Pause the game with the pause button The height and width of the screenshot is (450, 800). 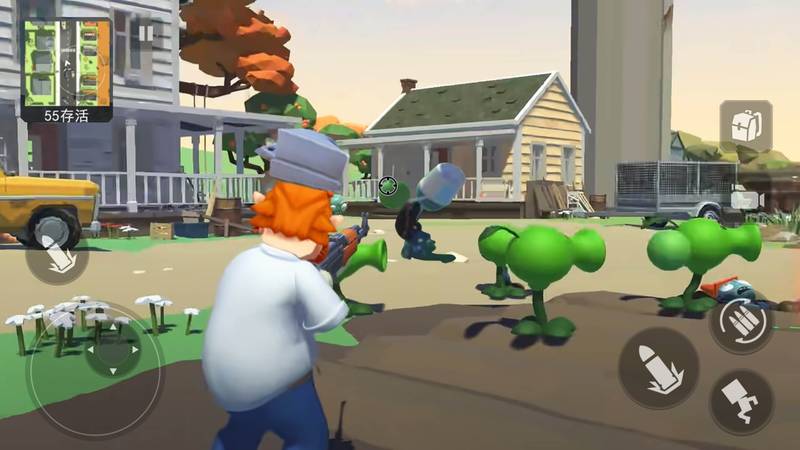point(146,33)
